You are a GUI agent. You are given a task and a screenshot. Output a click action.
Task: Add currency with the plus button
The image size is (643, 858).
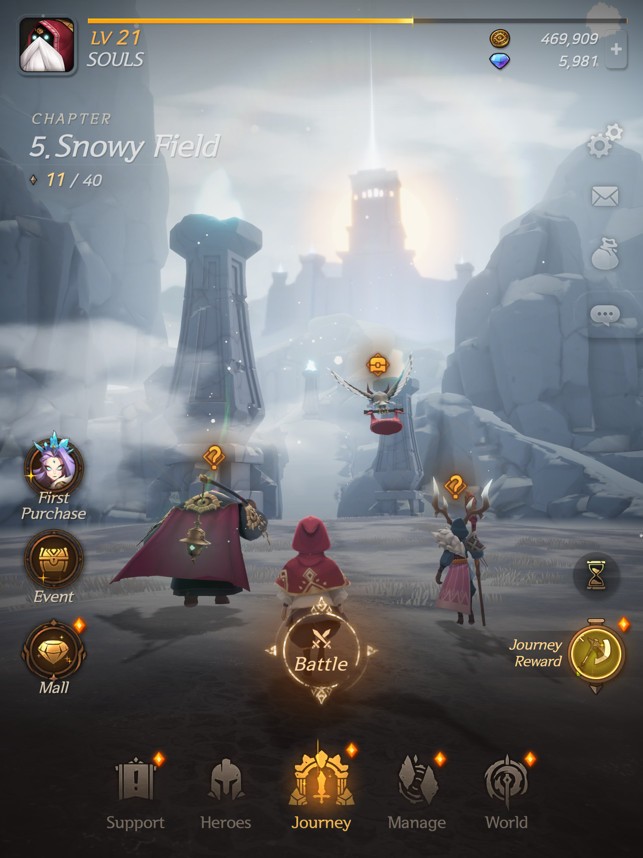(x=616, y=50)
